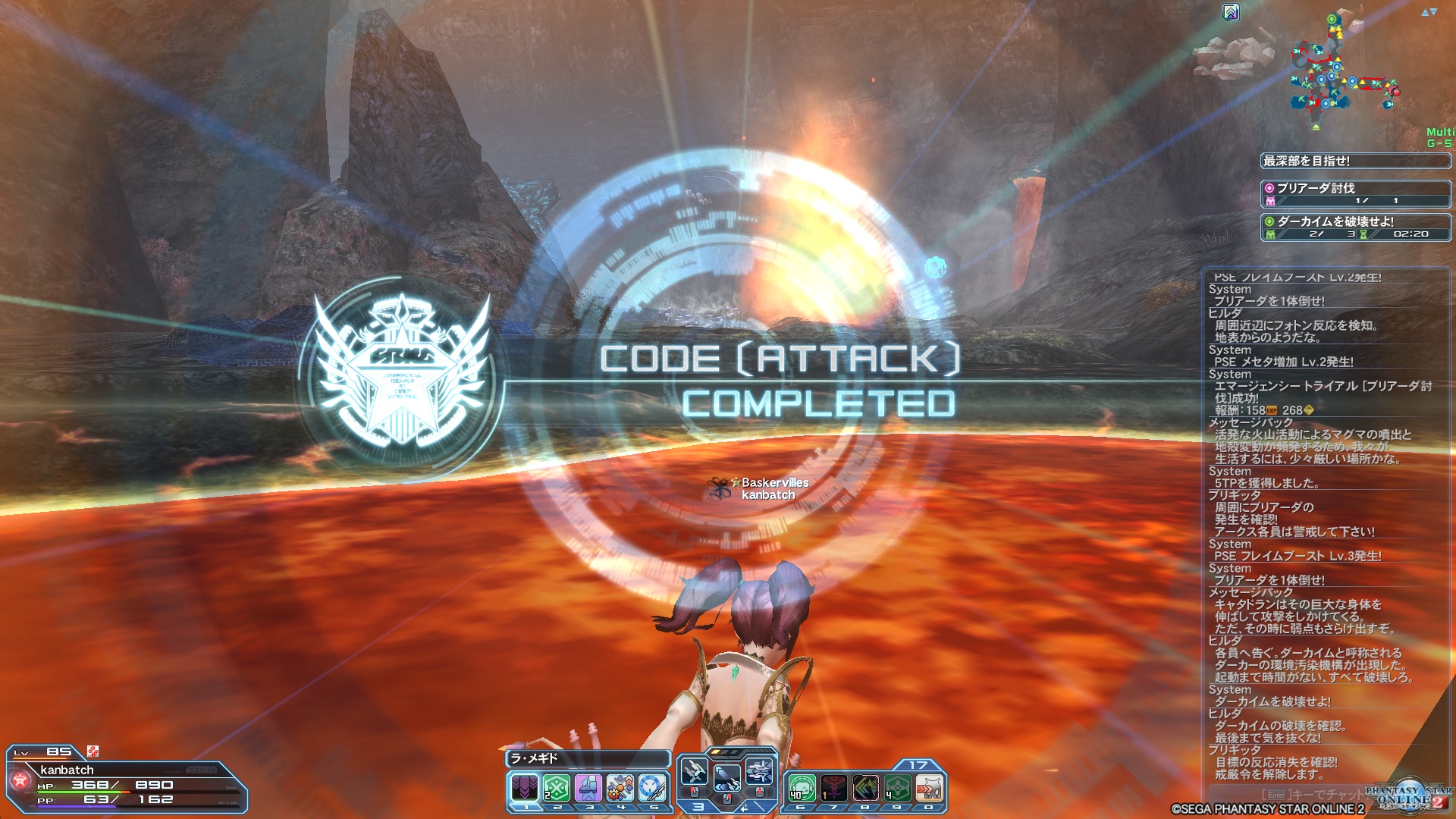Click the rainbow chevron boost icon
Viewport: 1456px width, 819px height.
click(1231, 12)
